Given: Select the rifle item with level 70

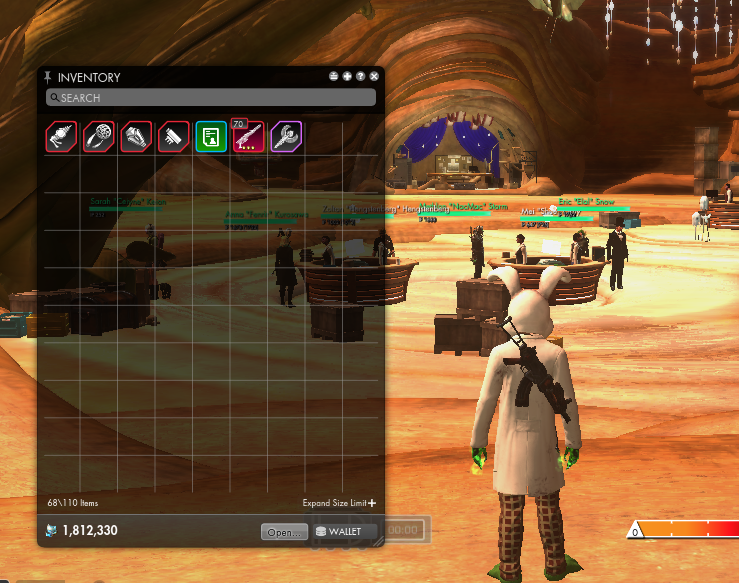Looking at the screenshot, I should 248,136.
